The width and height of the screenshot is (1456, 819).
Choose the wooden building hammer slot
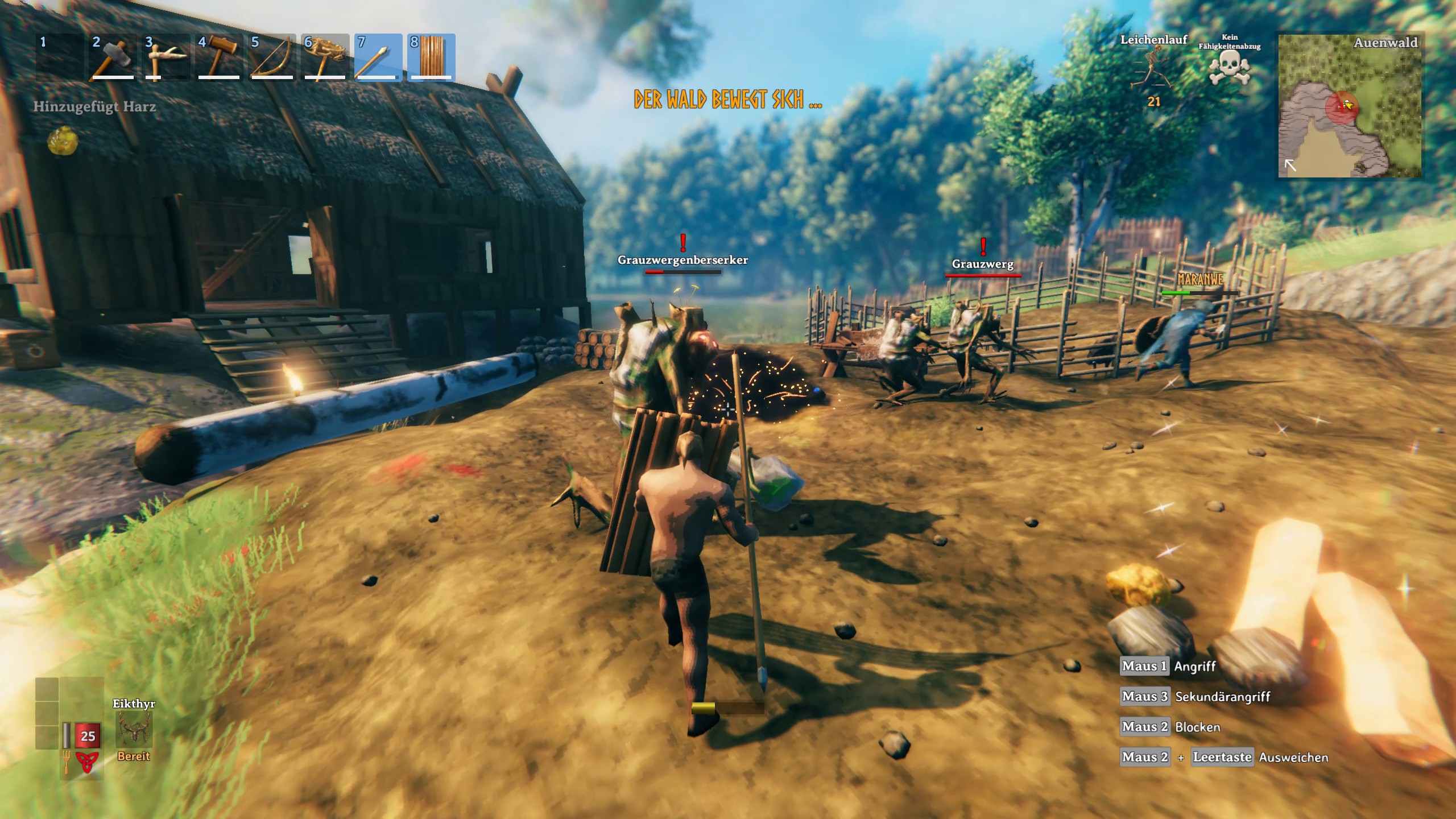[x=218, y=58]
